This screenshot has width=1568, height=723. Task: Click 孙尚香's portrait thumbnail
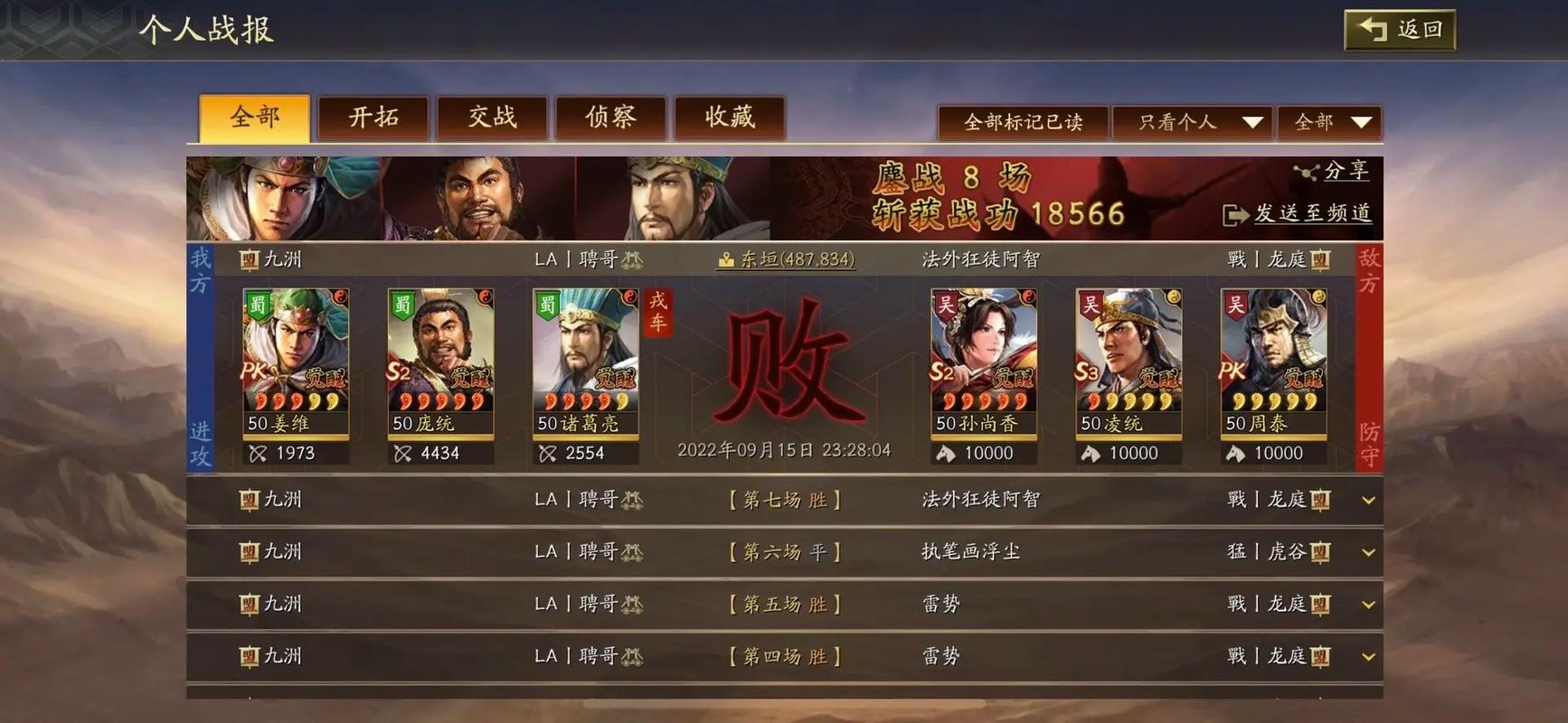pyautogui.click(x=983, y=352)
